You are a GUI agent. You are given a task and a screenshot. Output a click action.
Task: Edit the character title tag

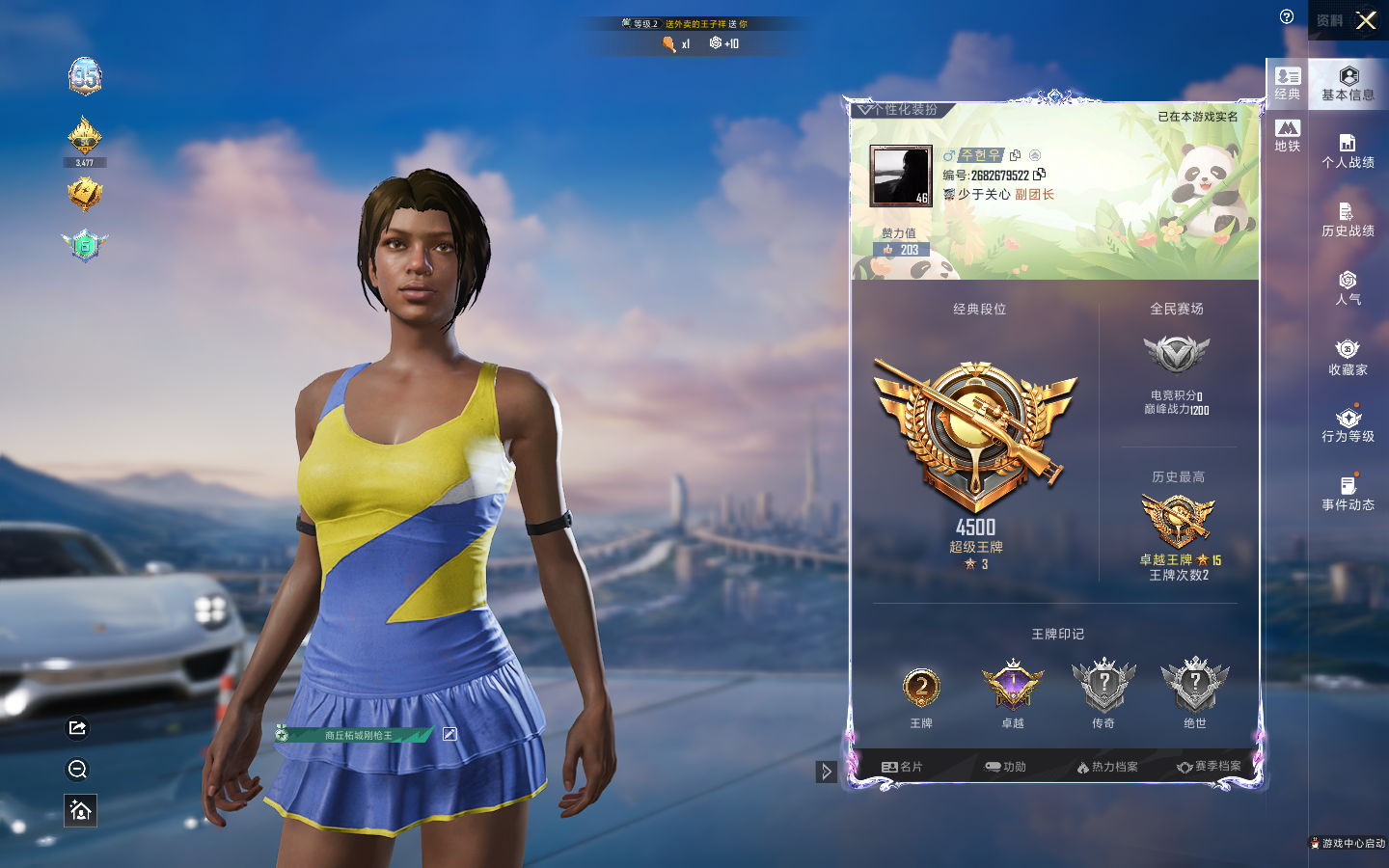coord(449,734)
